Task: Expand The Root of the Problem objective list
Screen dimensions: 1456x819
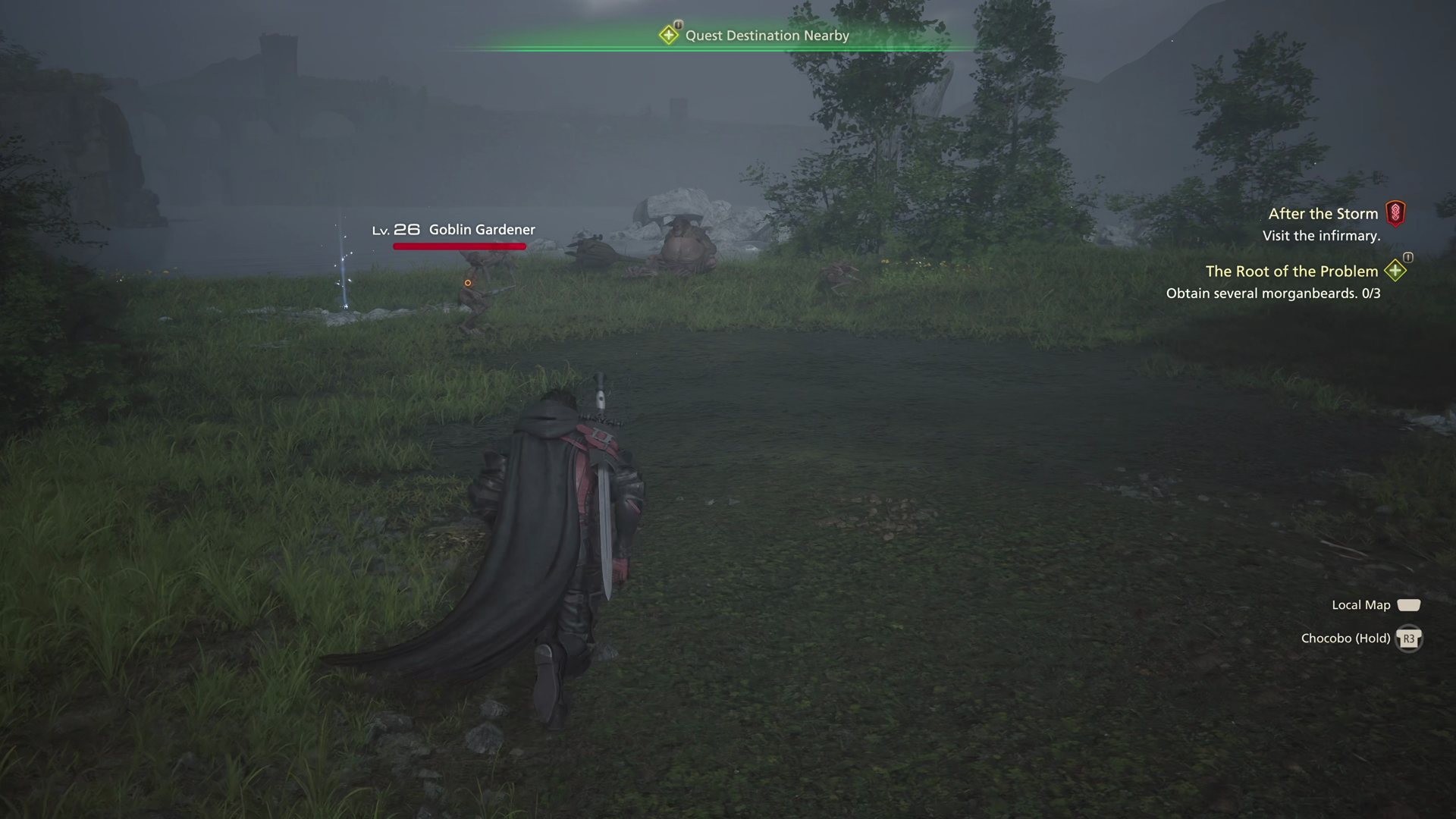Action: click(1292, 271)
